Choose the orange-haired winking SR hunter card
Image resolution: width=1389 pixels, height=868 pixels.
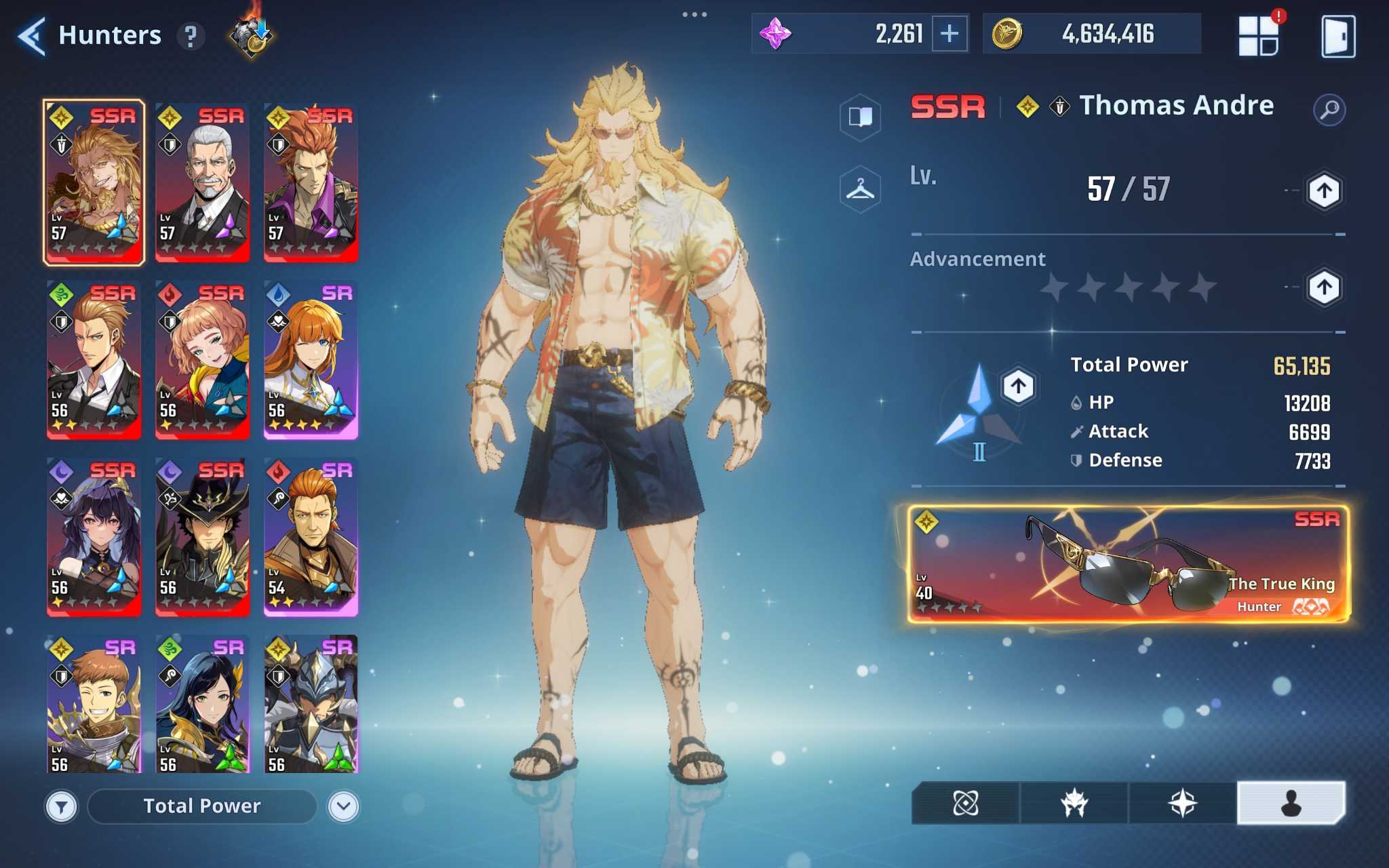[x=311, y=359]
